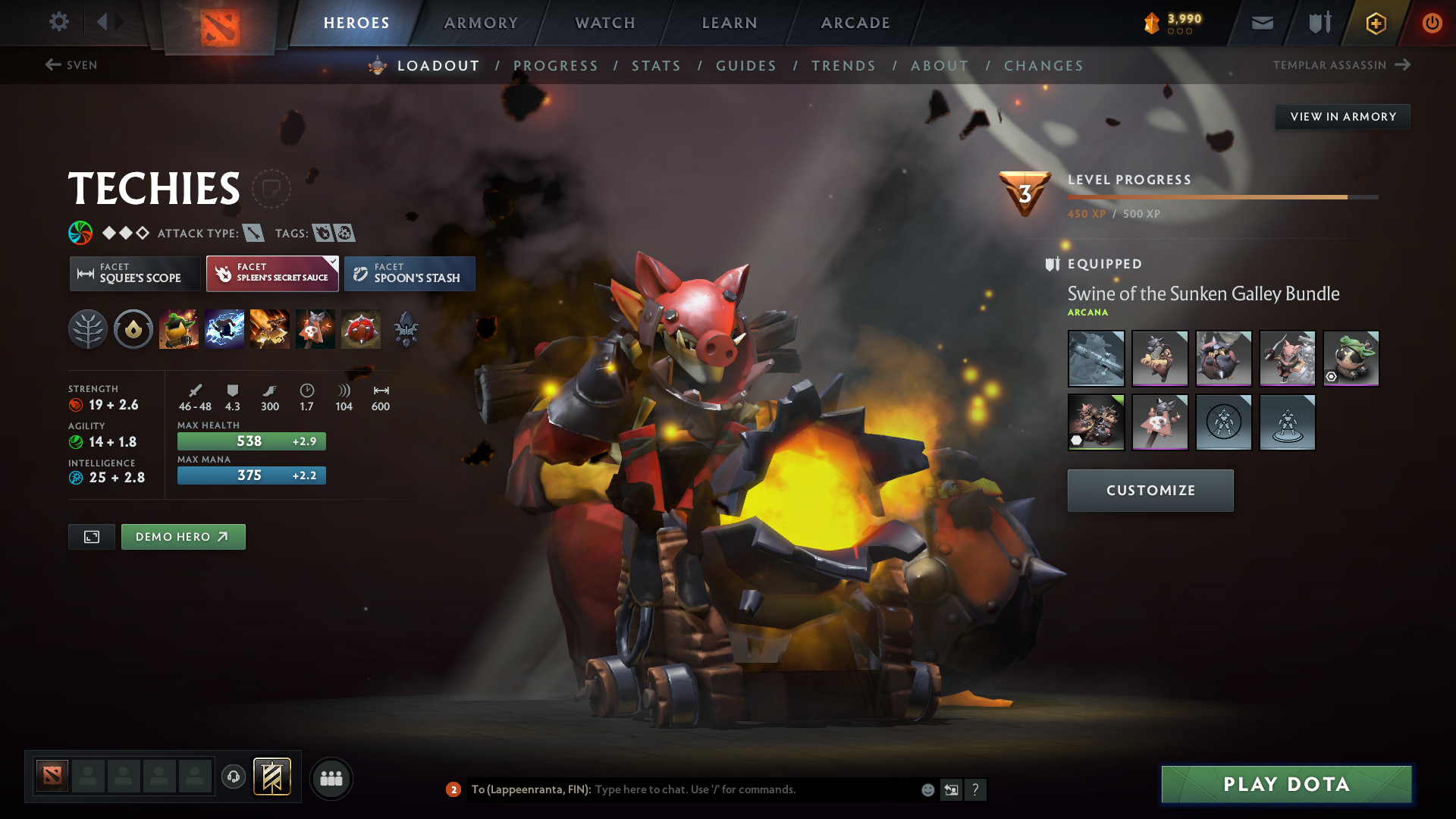Open Dota Plus hexagon icon
The image size is (1456, 819).
click(x=1375, y=22)
